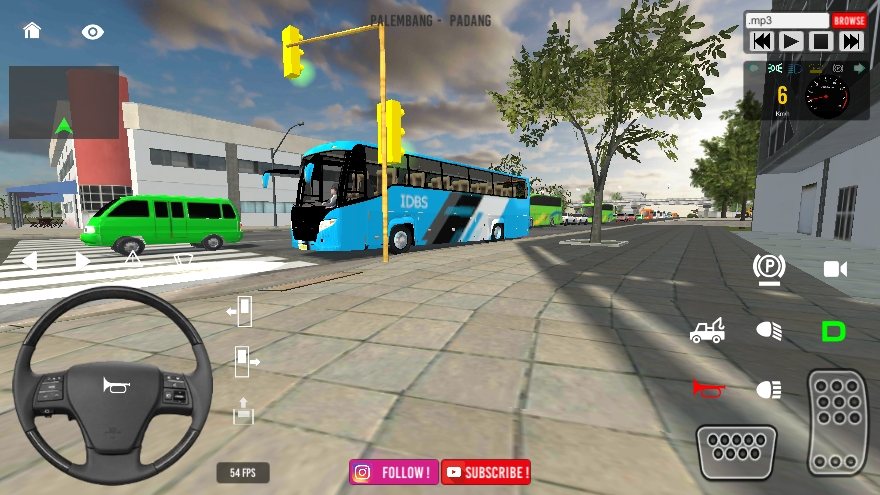
Task: Stop the music playback
Action: click(821, 41)
